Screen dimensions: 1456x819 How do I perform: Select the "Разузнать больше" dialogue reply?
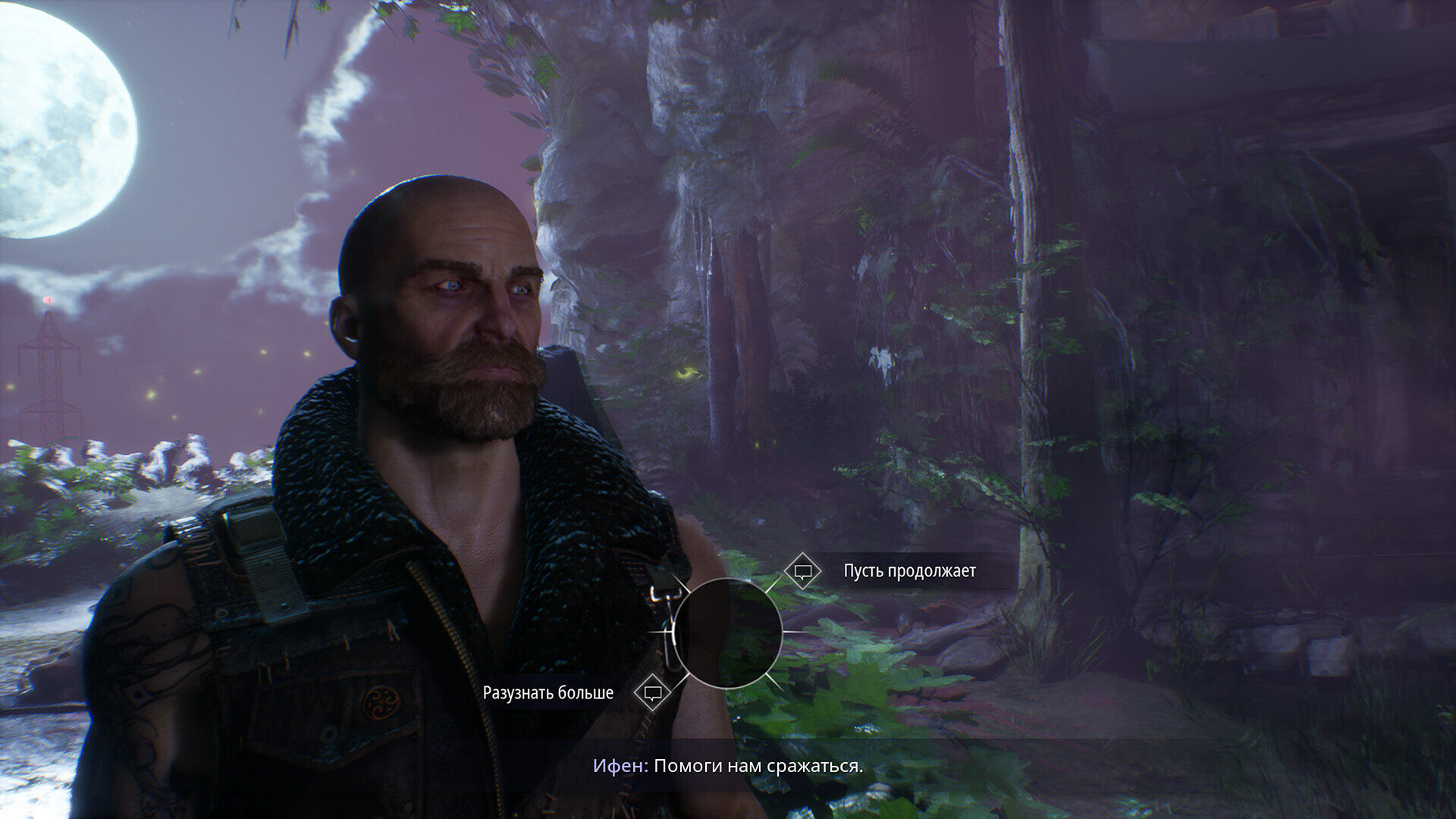point(548,693)
